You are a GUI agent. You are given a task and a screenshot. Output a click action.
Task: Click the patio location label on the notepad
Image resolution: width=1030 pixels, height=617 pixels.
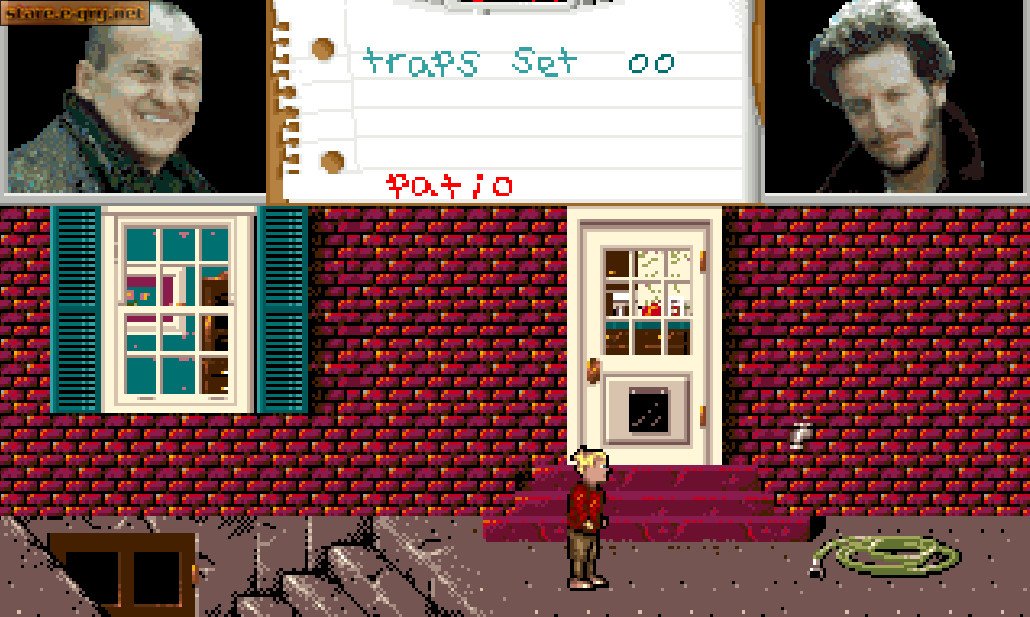(x=450, y=185)
